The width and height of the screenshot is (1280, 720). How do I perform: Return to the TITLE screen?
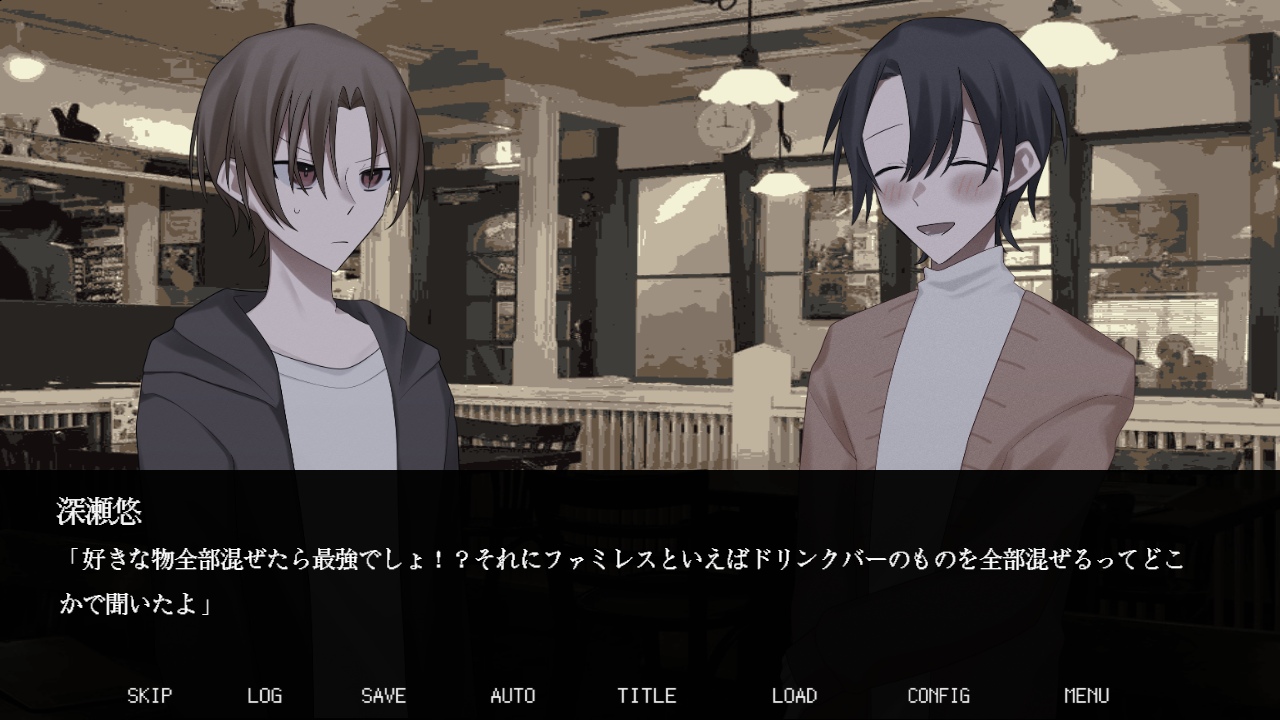pyautogui.click(x=646, y=695)
